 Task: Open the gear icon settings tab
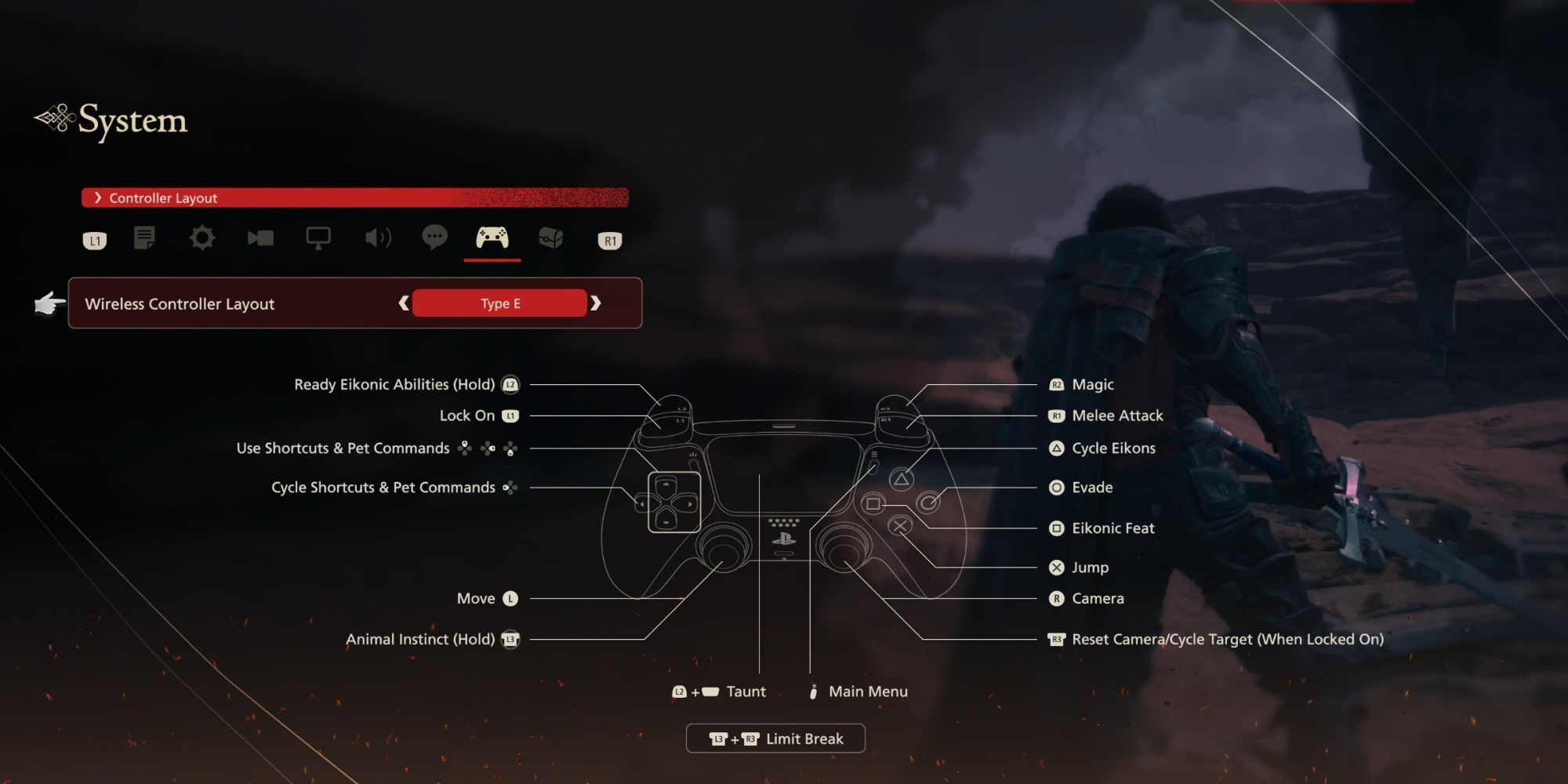tap(203, 239)
